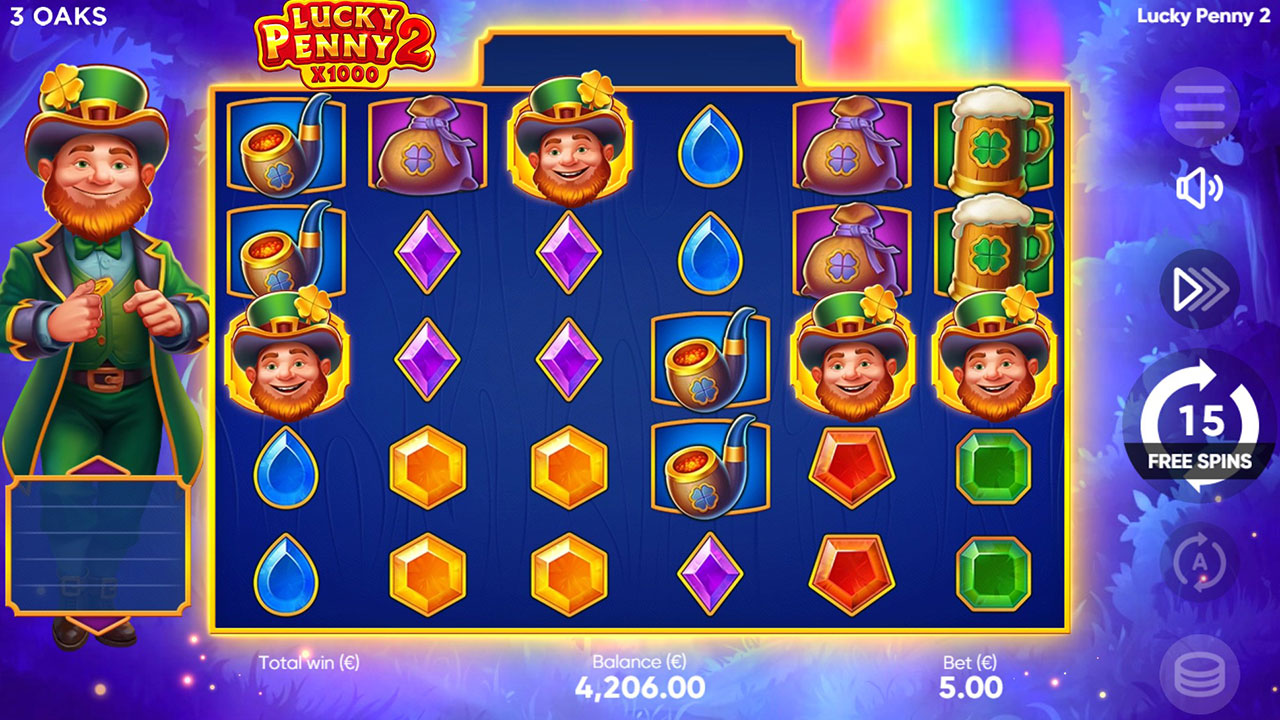The width and height of the screenshot is (1280, 720).
Task: Mute game sound with the speaker icon
Action: (x=1199, y=188)
